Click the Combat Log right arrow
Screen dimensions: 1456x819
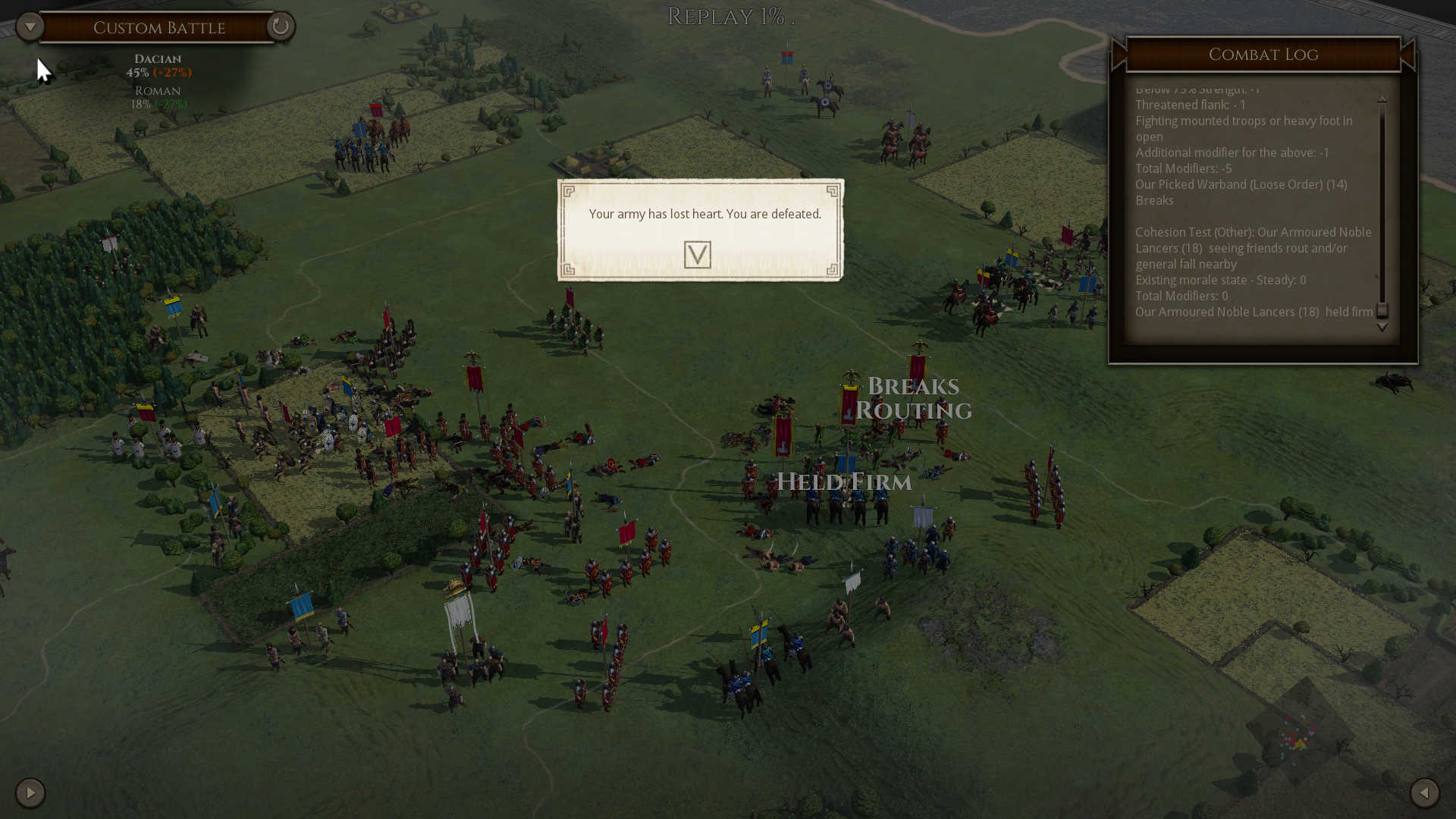pyautogui.click(x=1408, y=55)
